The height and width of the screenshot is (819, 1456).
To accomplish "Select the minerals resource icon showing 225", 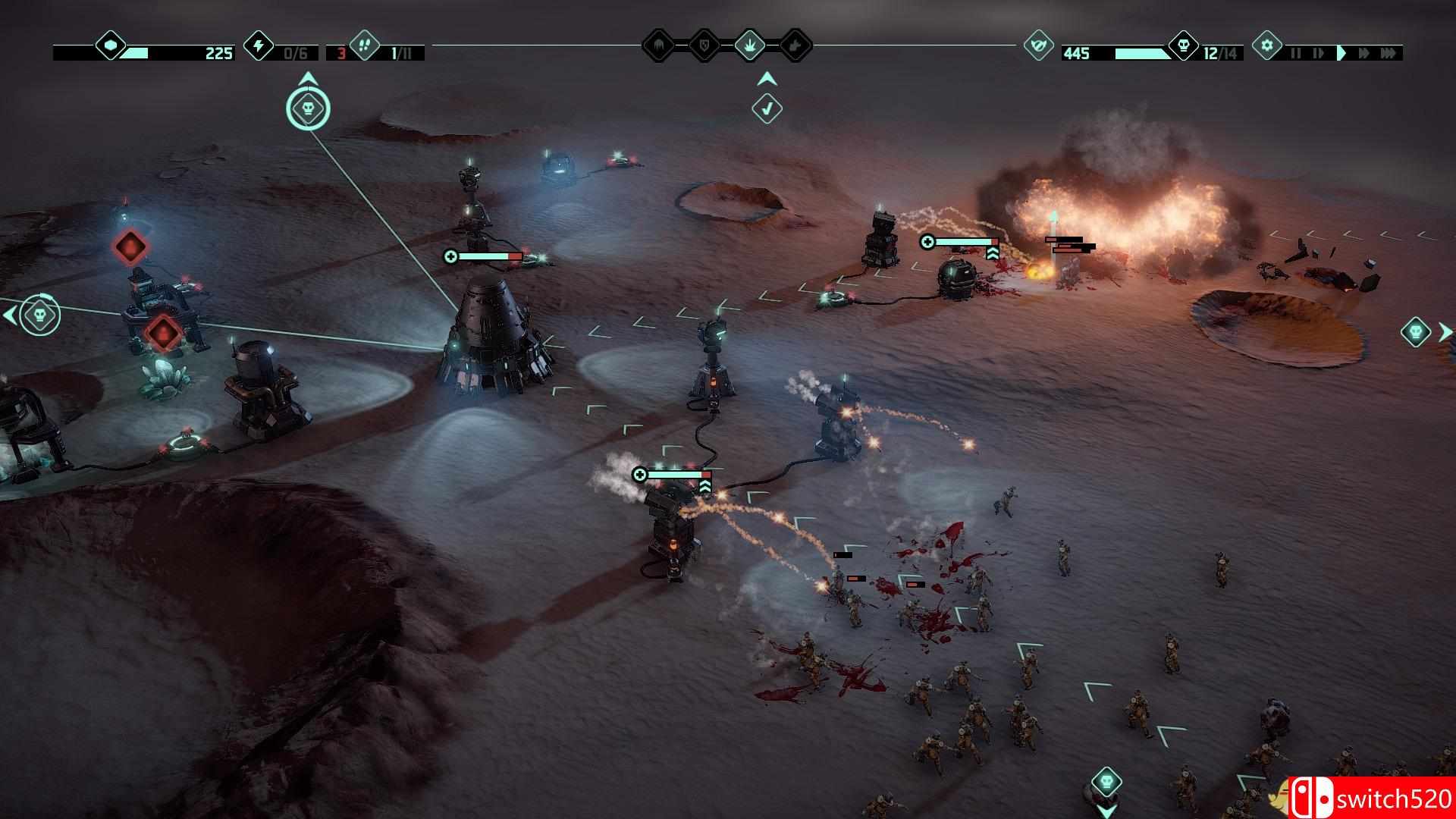I will click(110, 47).
